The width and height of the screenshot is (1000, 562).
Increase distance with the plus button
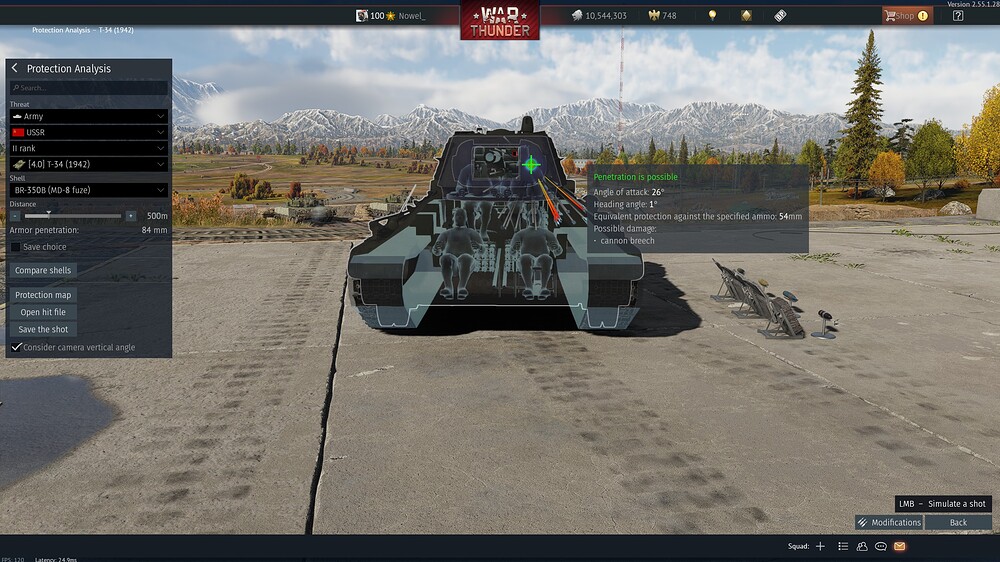(130, 215)
